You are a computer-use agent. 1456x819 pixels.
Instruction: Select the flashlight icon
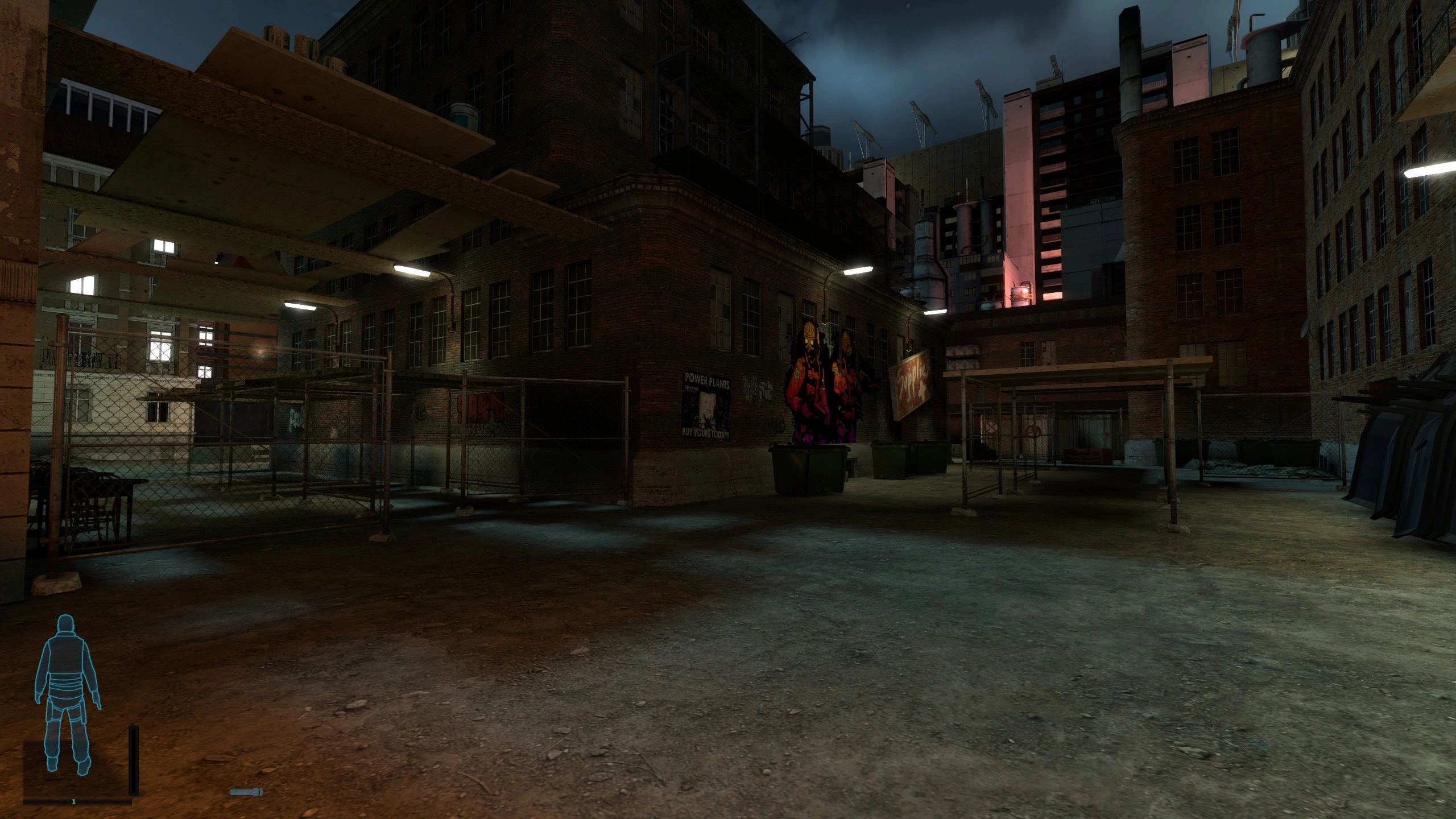(246, 792)
